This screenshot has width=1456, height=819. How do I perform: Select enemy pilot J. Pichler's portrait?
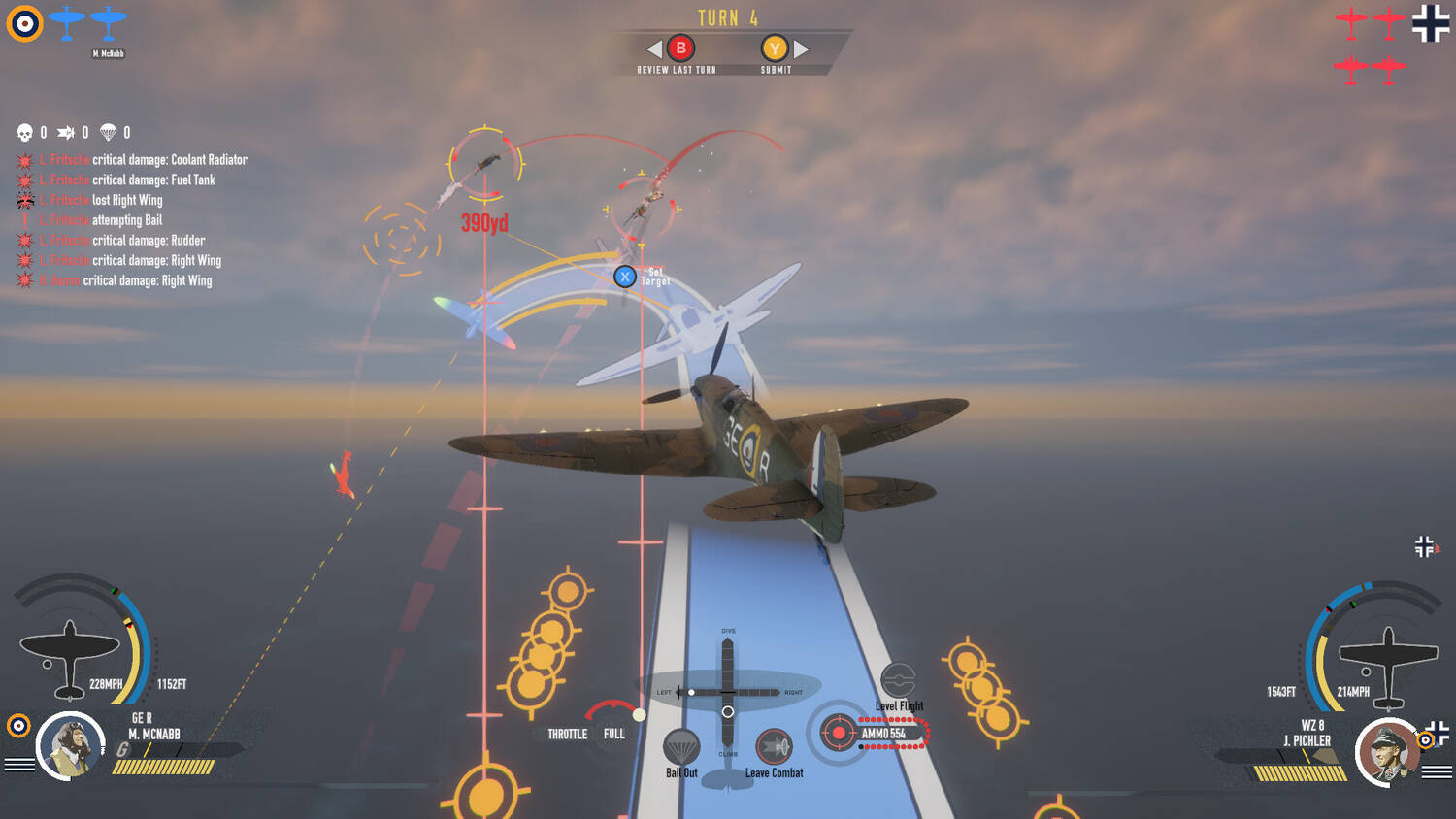[1388, 752]
